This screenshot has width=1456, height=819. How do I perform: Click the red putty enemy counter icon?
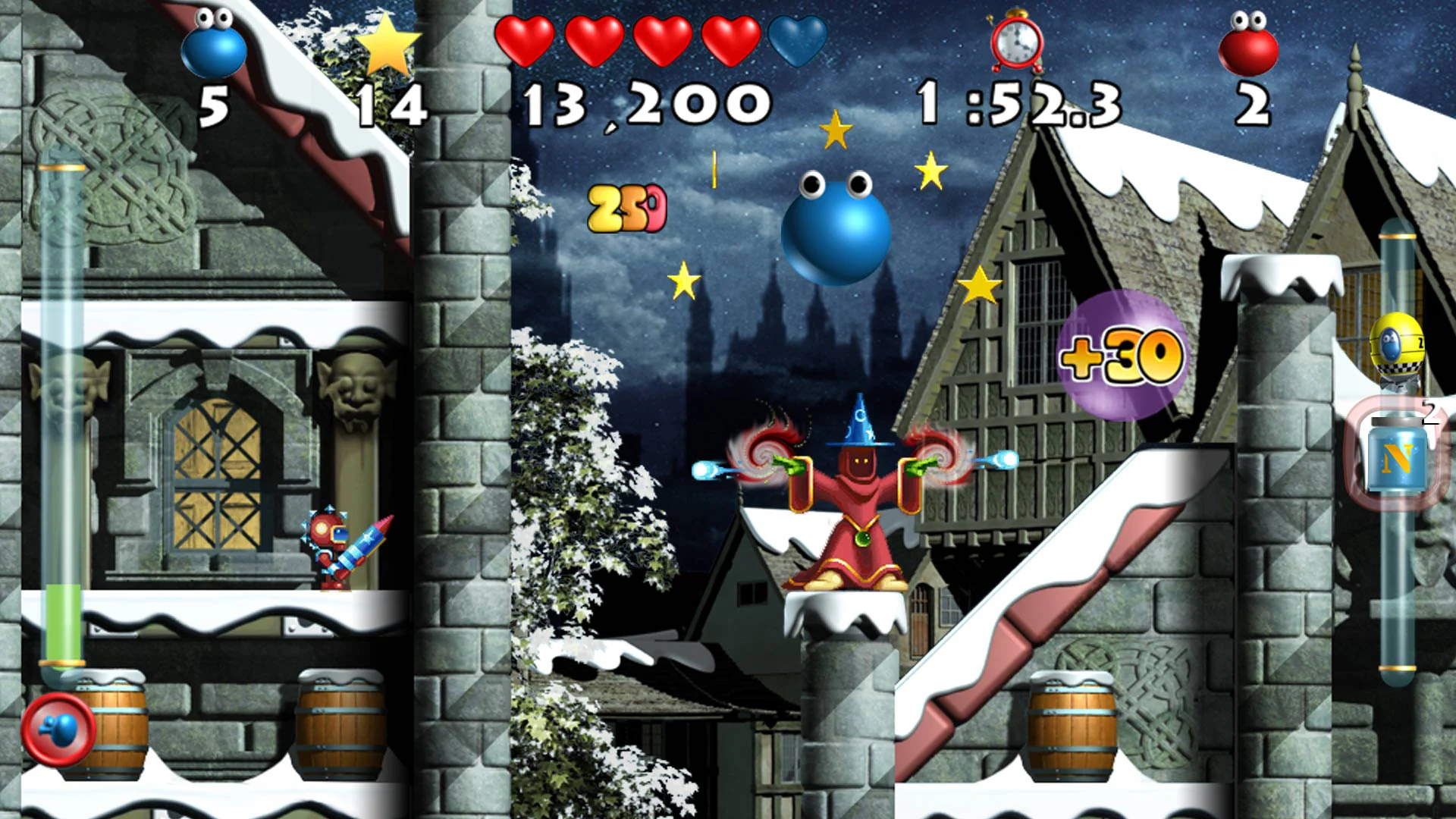1250,45
